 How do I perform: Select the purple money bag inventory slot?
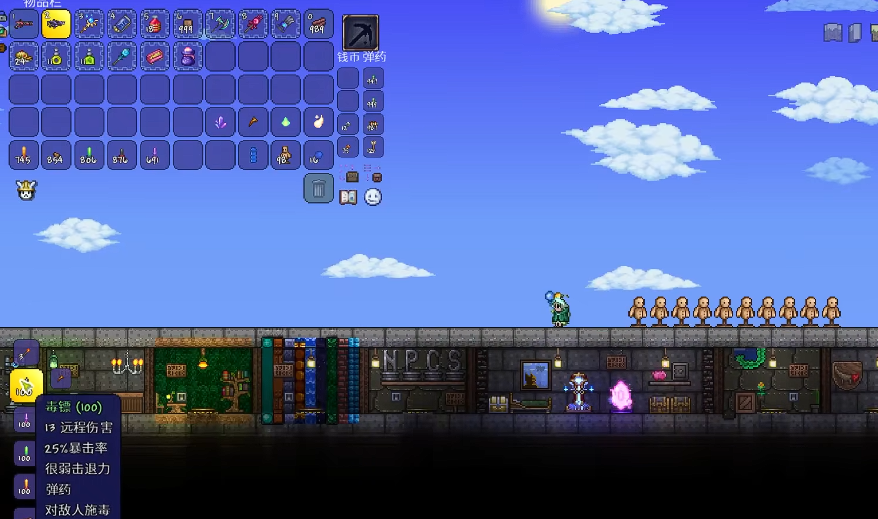tap(187, 56)
